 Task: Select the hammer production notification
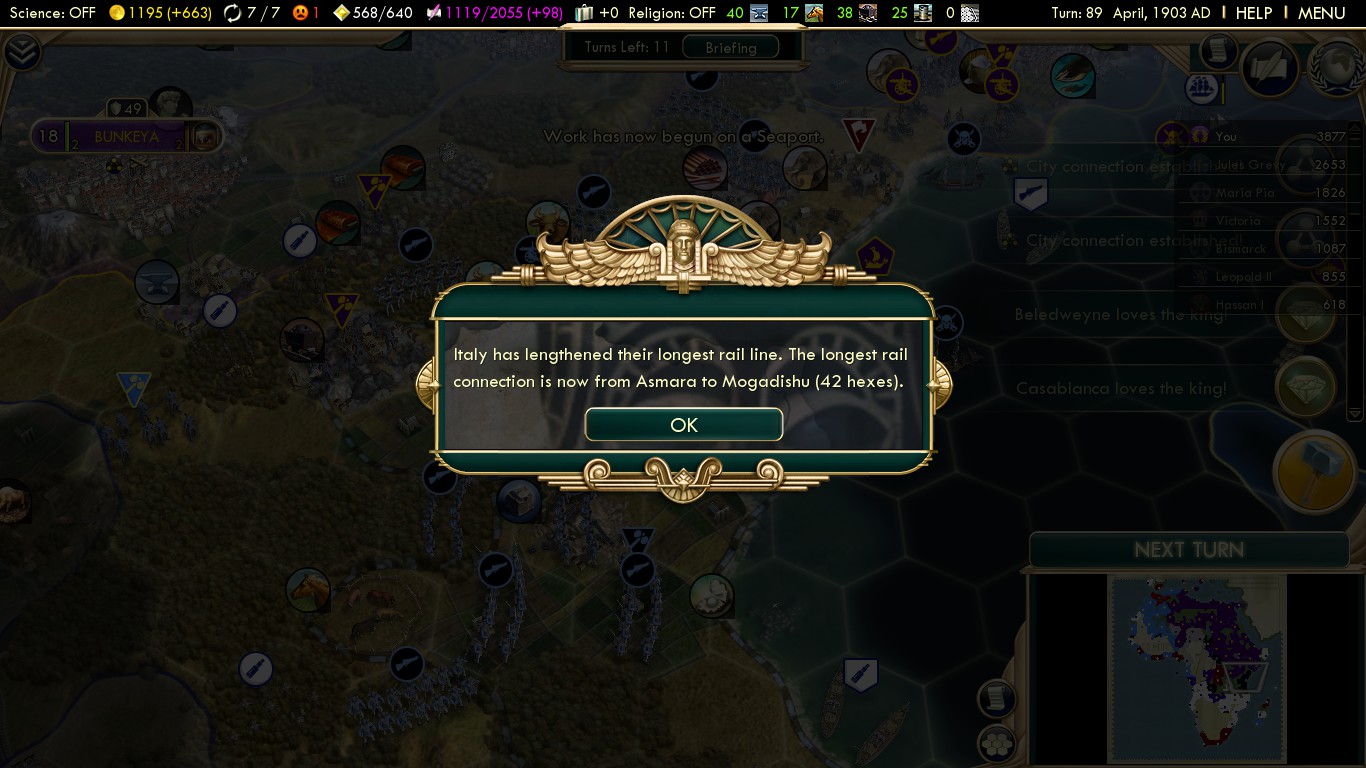tap(1313, 472)
